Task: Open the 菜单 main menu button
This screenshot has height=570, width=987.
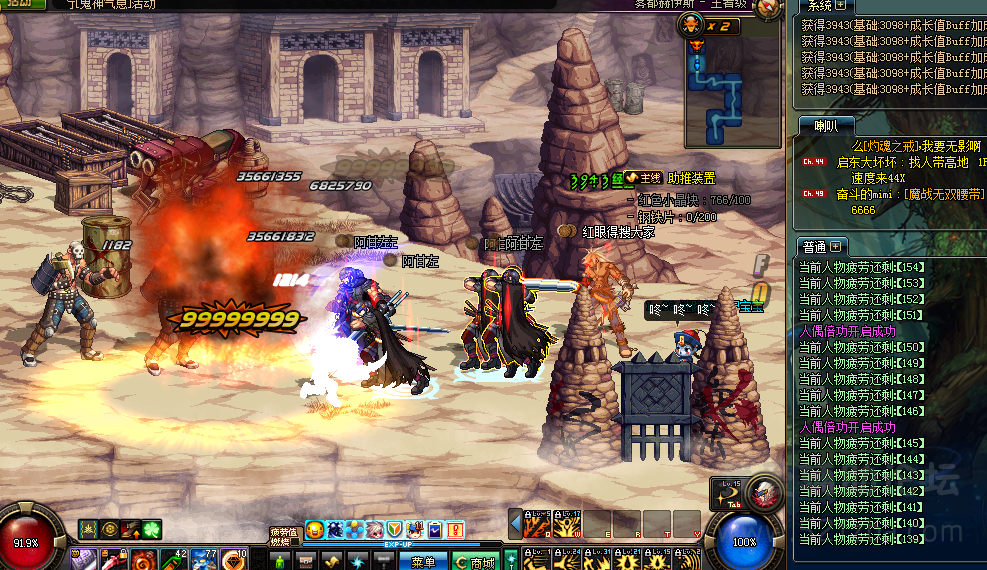Action: [x=423, y=562]
